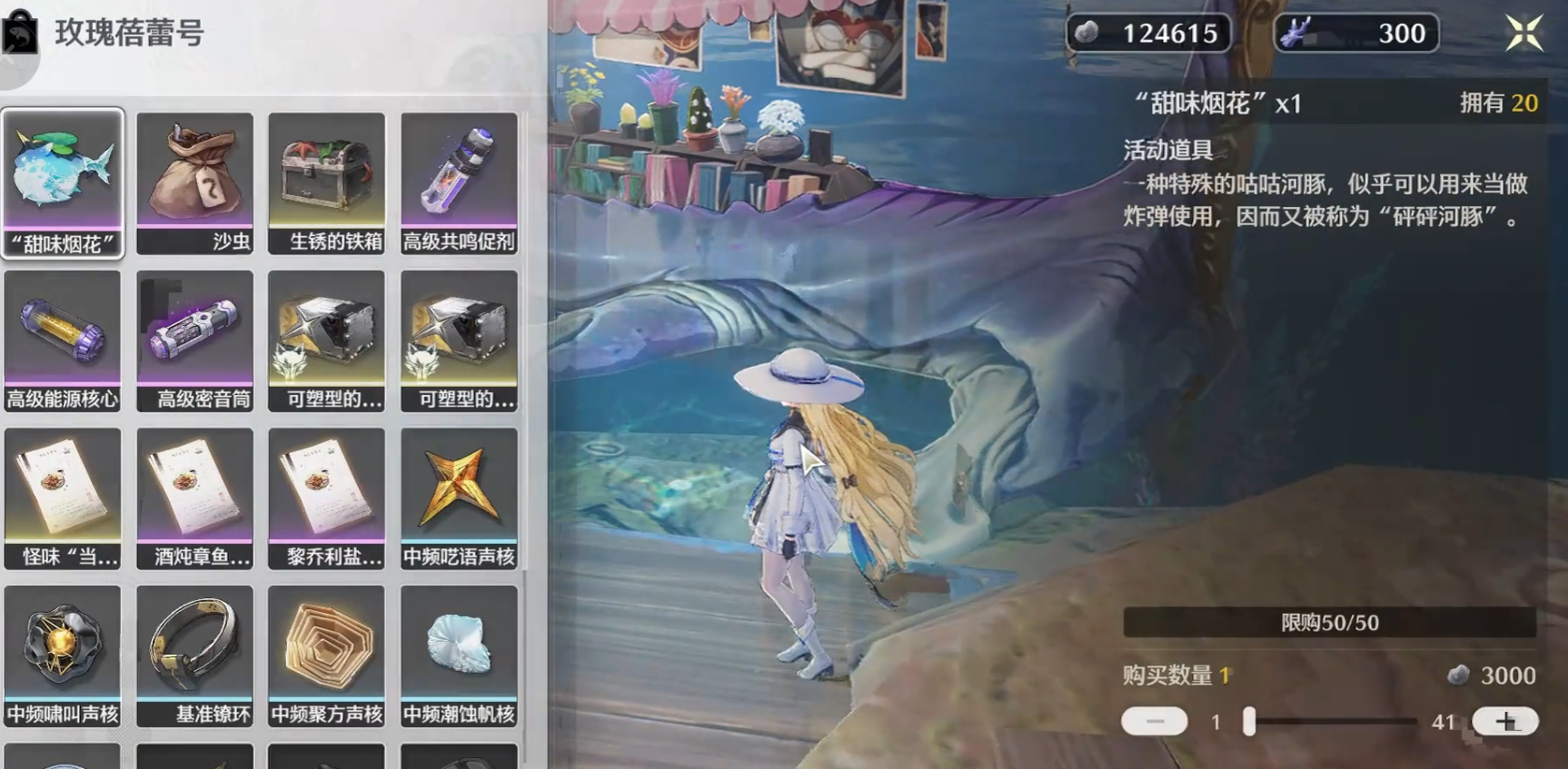Click the shop bag icon beside 玫瑰蓓蕾号

coord(20,34)
